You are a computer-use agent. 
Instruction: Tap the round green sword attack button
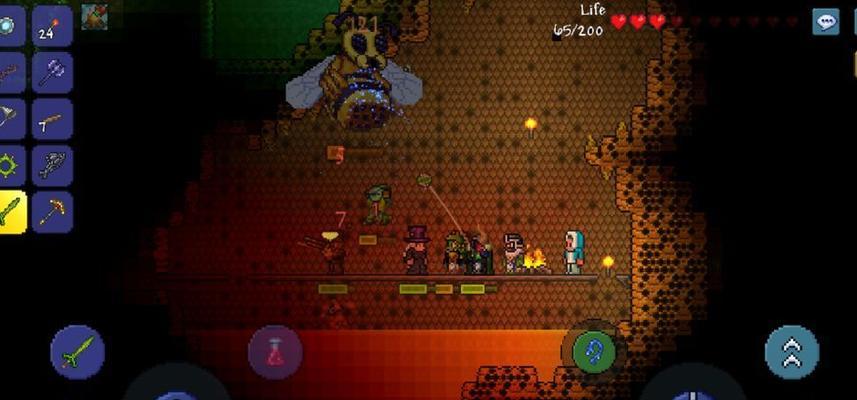pos(78,352)
